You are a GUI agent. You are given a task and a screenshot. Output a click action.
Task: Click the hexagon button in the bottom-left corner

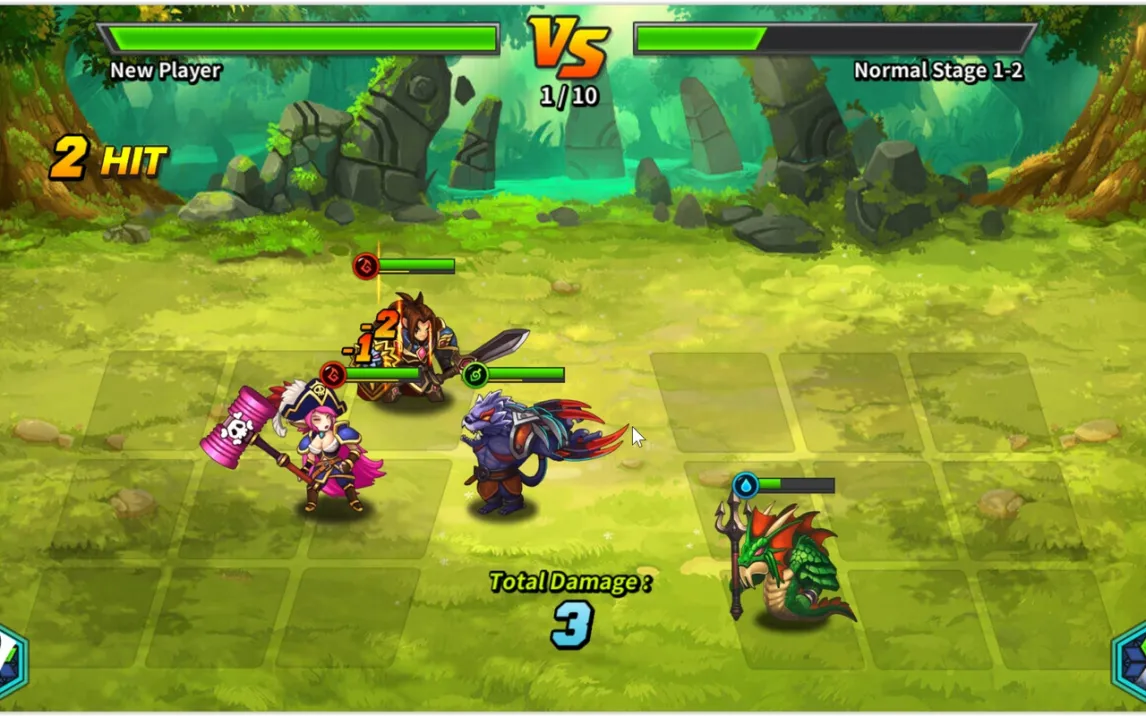click(10, 661)
